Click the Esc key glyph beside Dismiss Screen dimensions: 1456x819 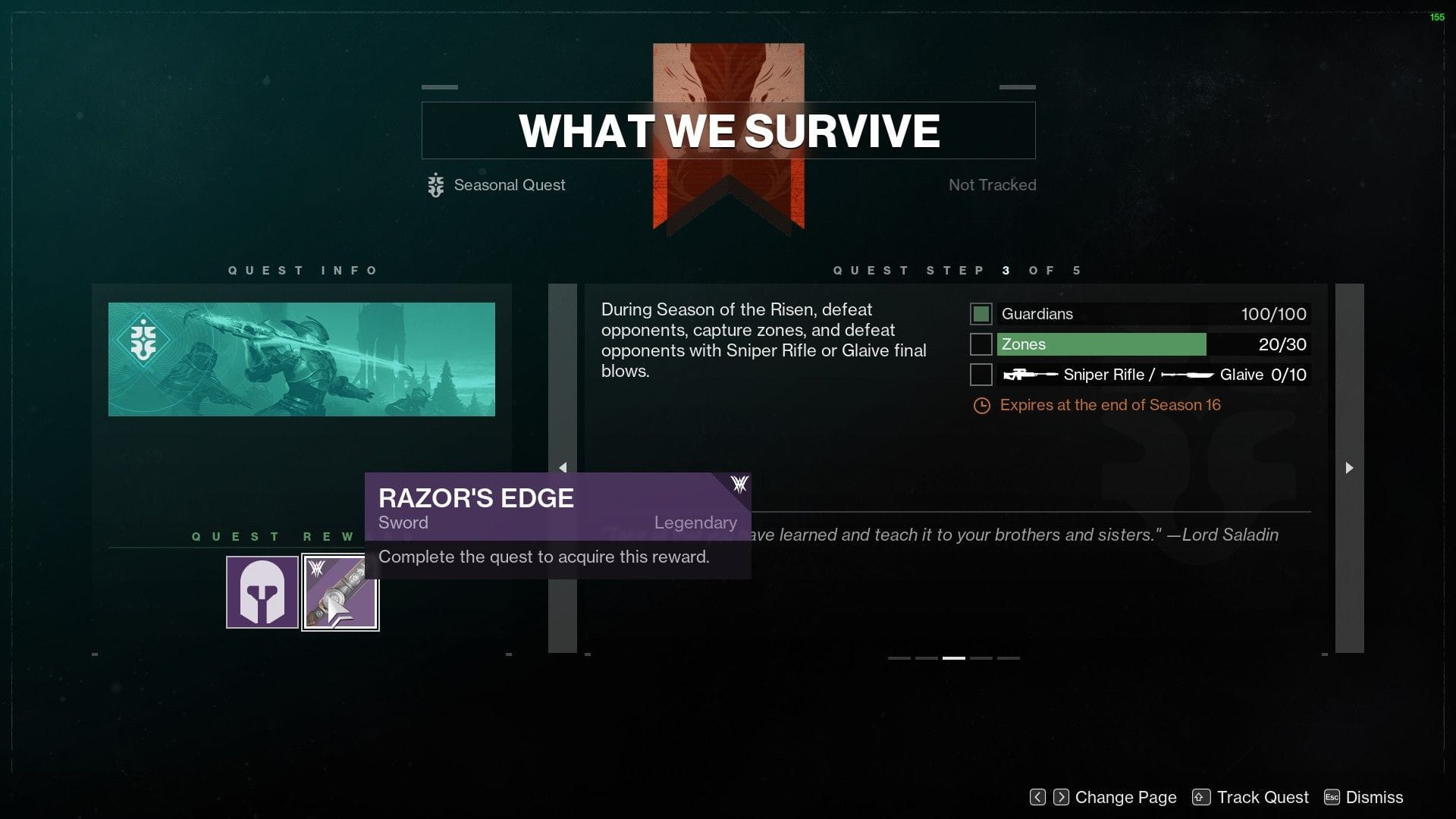(1331, 797)
